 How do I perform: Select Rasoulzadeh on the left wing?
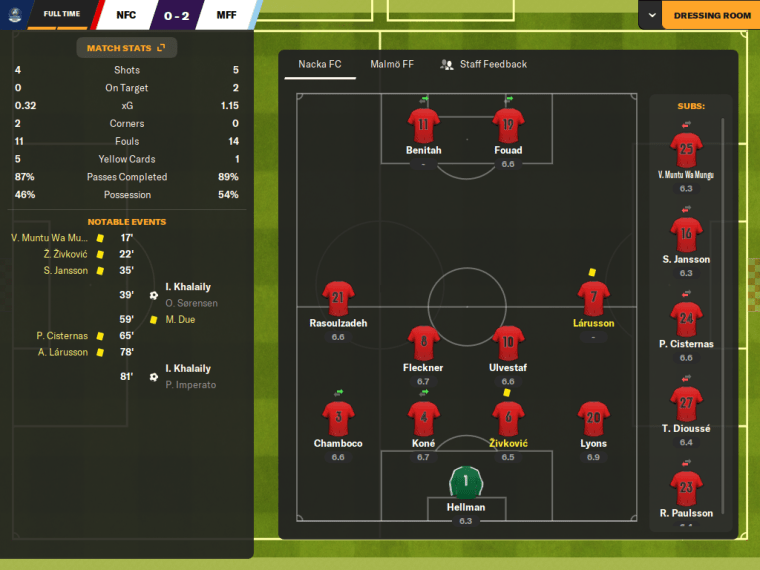tap(338, 299)
